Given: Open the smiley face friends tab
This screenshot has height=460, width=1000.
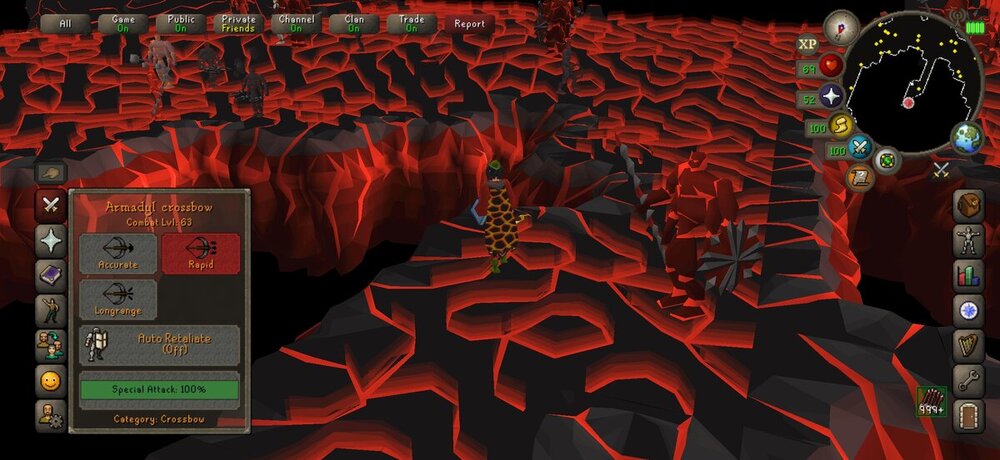Looking at the screenshot, I should coord(50,380).
